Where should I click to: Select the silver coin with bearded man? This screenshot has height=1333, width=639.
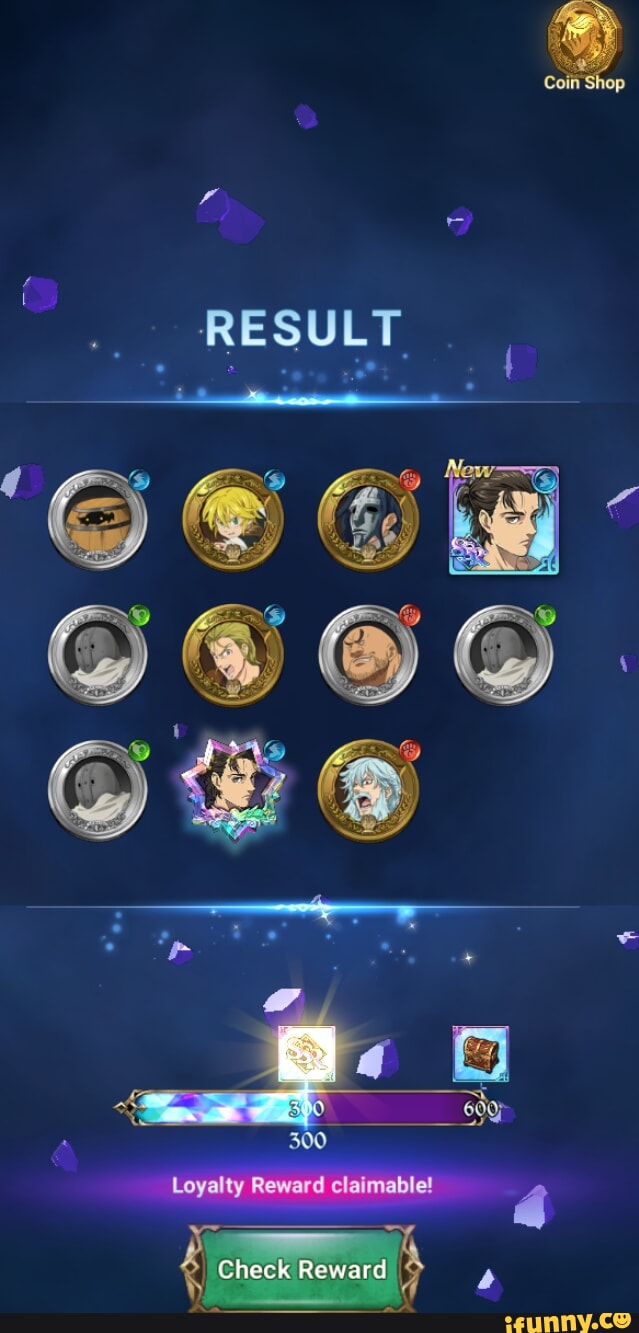368,655
